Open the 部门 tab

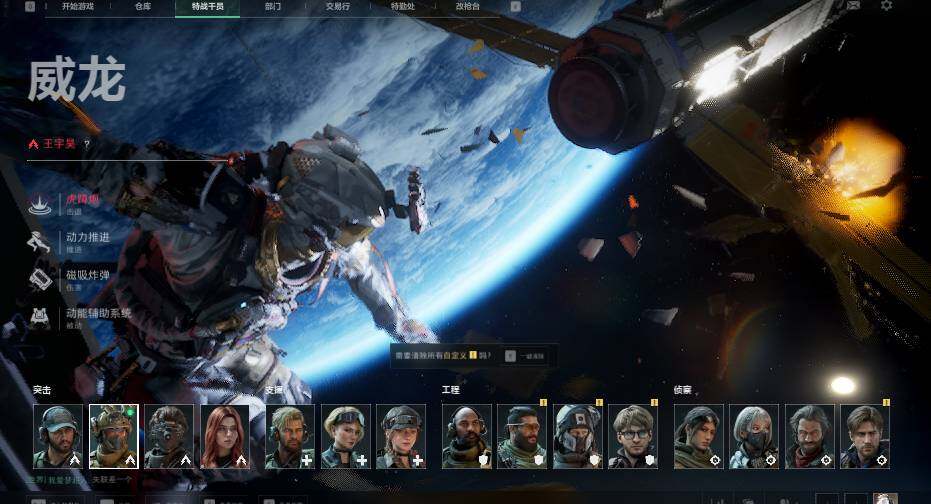[273, 6]
